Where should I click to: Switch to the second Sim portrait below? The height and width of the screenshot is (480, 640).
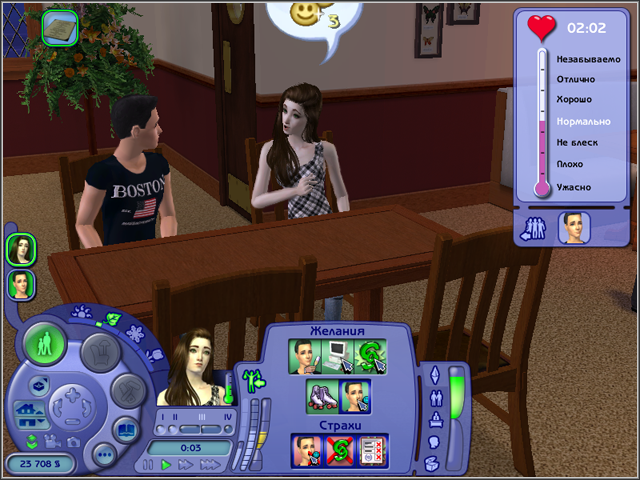21,284
